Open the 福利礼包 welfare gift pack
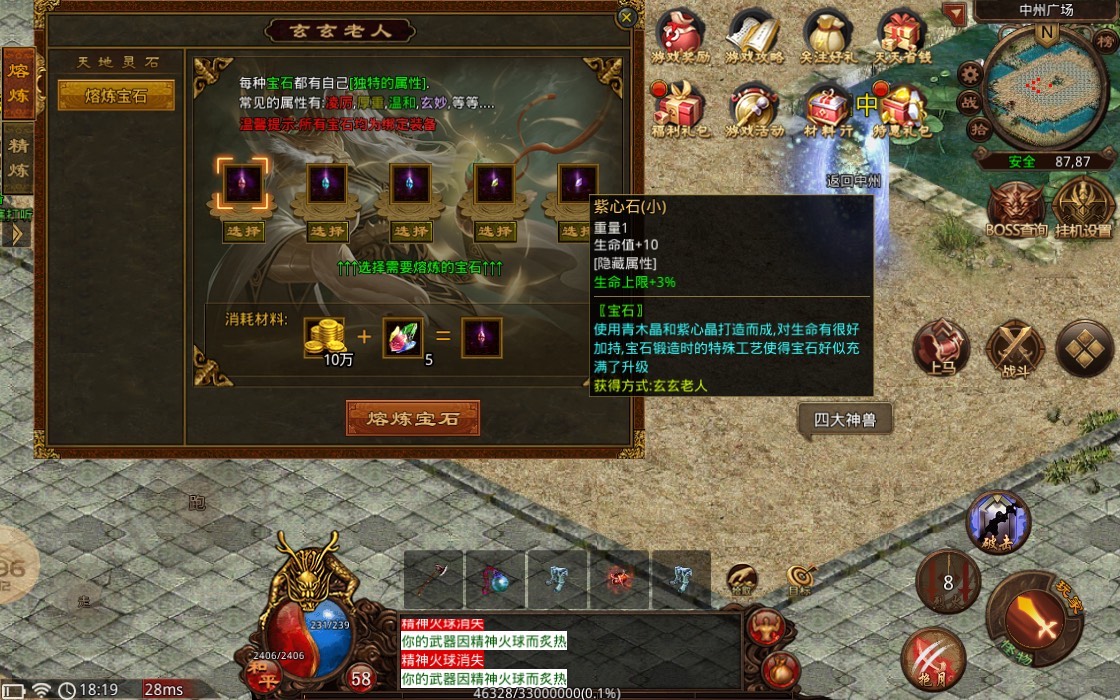1120x700 pixels. coord(680,108)
